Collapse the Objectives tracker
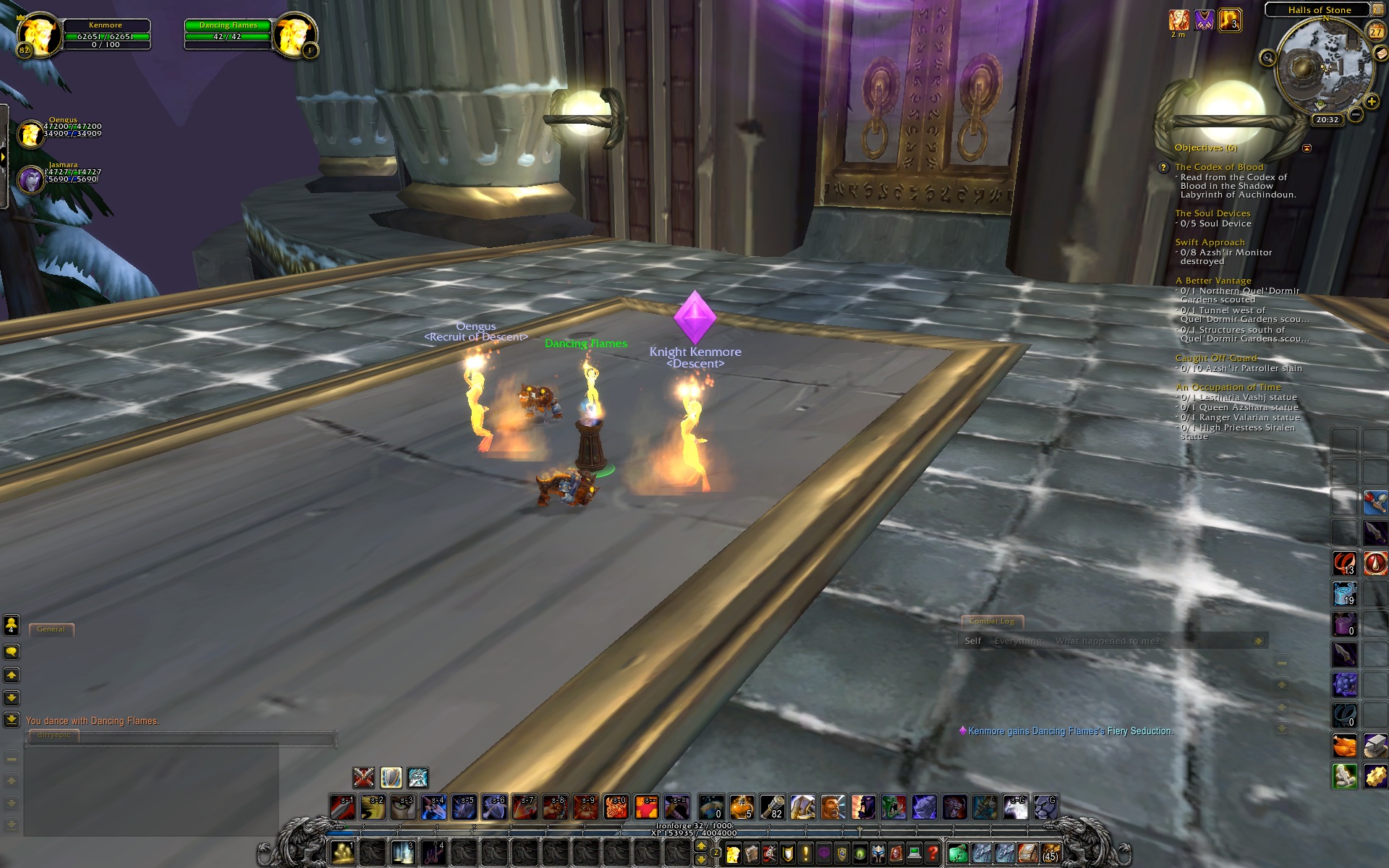Viewport: 1389px width, 868px height. click(1307, 148)
